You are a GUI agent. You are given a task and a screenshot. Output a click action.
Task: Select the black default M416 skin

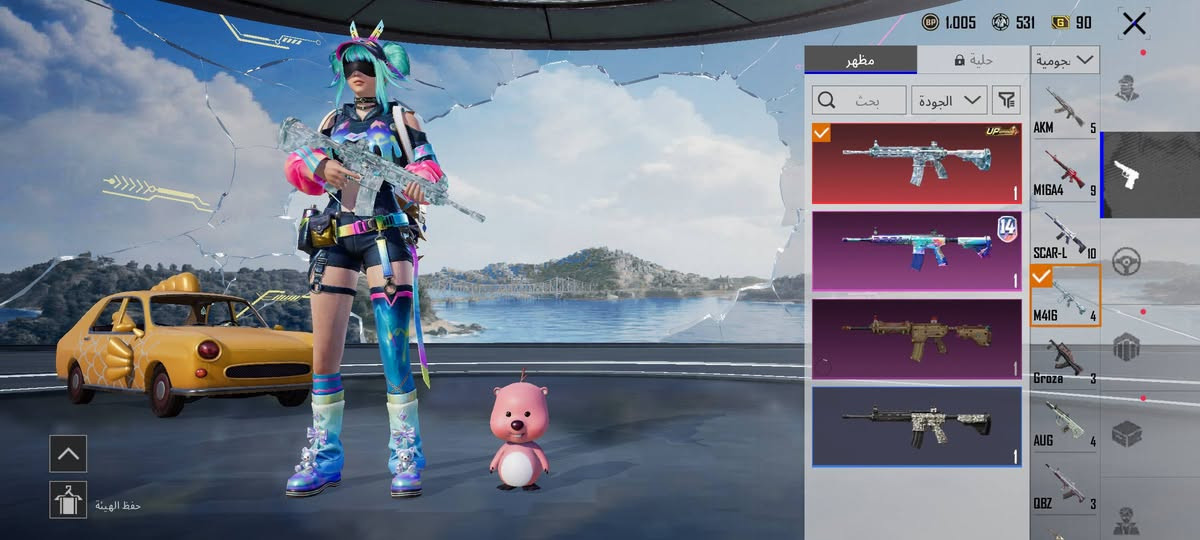click(916, 427)
